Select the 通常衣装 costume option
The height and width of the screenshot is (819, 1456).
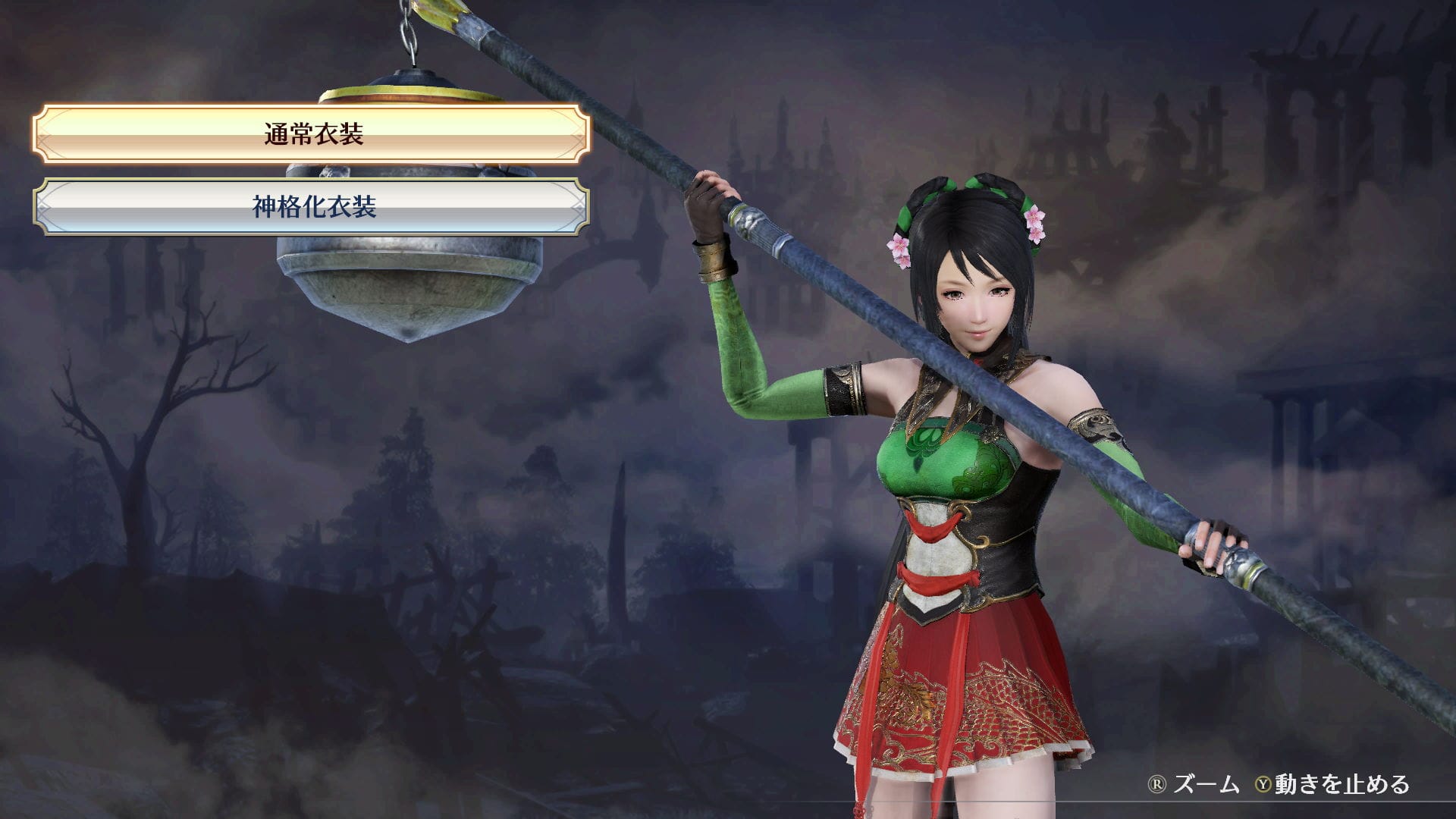point(312,134)
